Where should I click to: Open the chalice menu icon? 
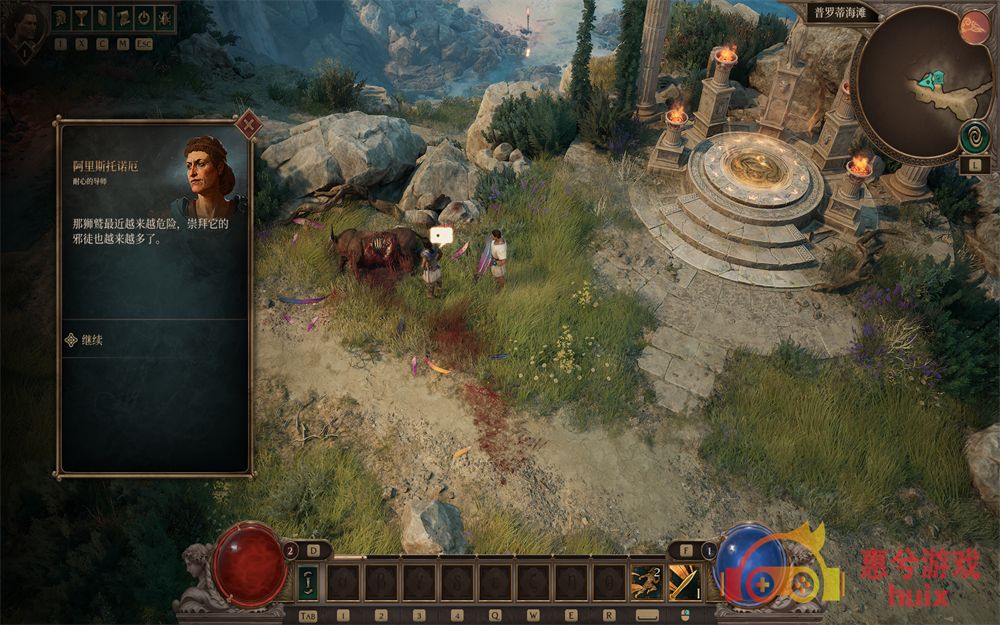click(82, 18)
